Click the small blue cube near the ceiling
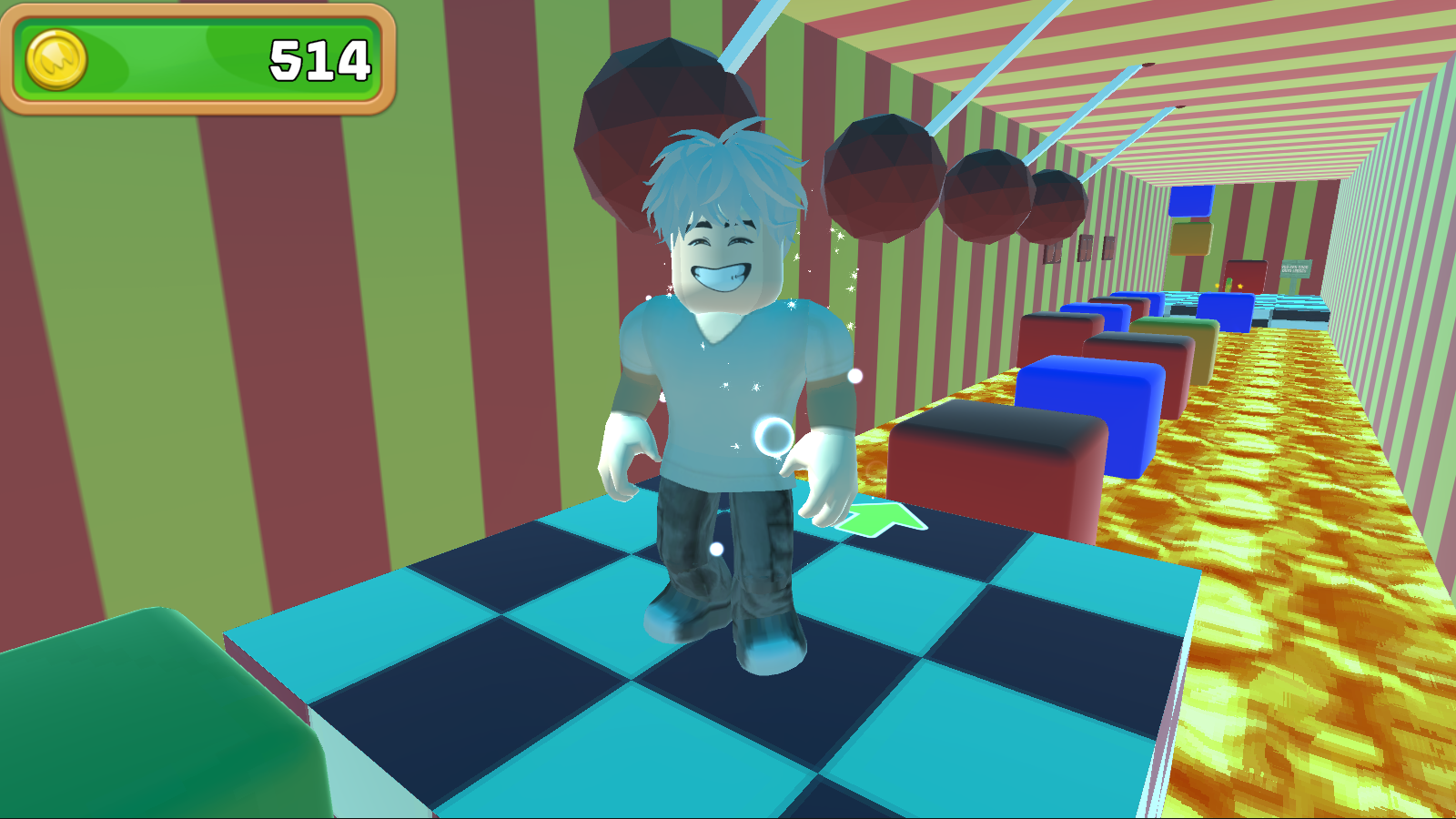The width and height of the screenshot is (1456, 819). pos(1190,202)
